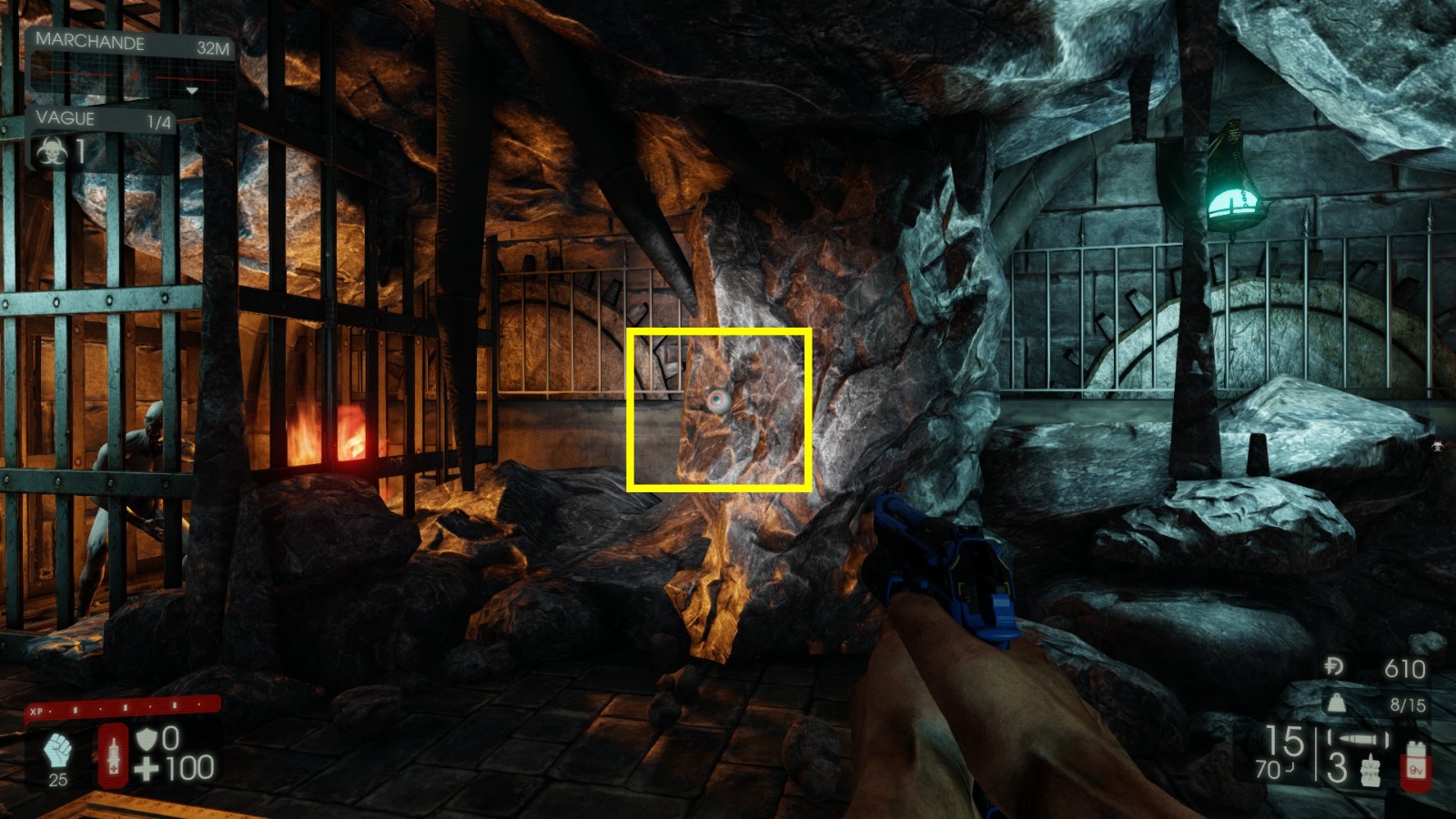Click the bullet magazine icon
The width and height of the screenshot is (1456, 819).
1357,737
